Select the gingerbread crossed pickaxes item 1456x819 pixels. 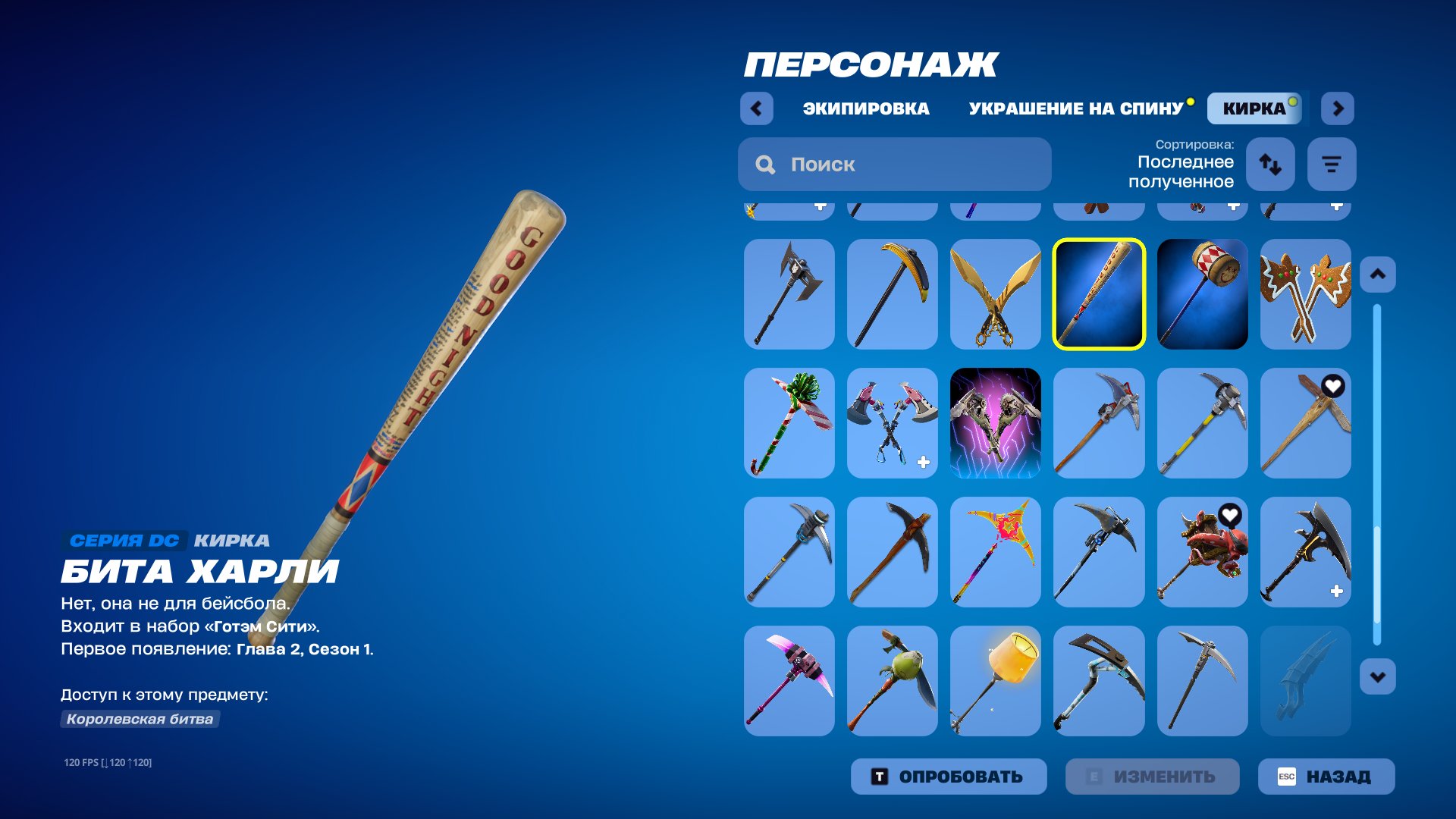1305,293
